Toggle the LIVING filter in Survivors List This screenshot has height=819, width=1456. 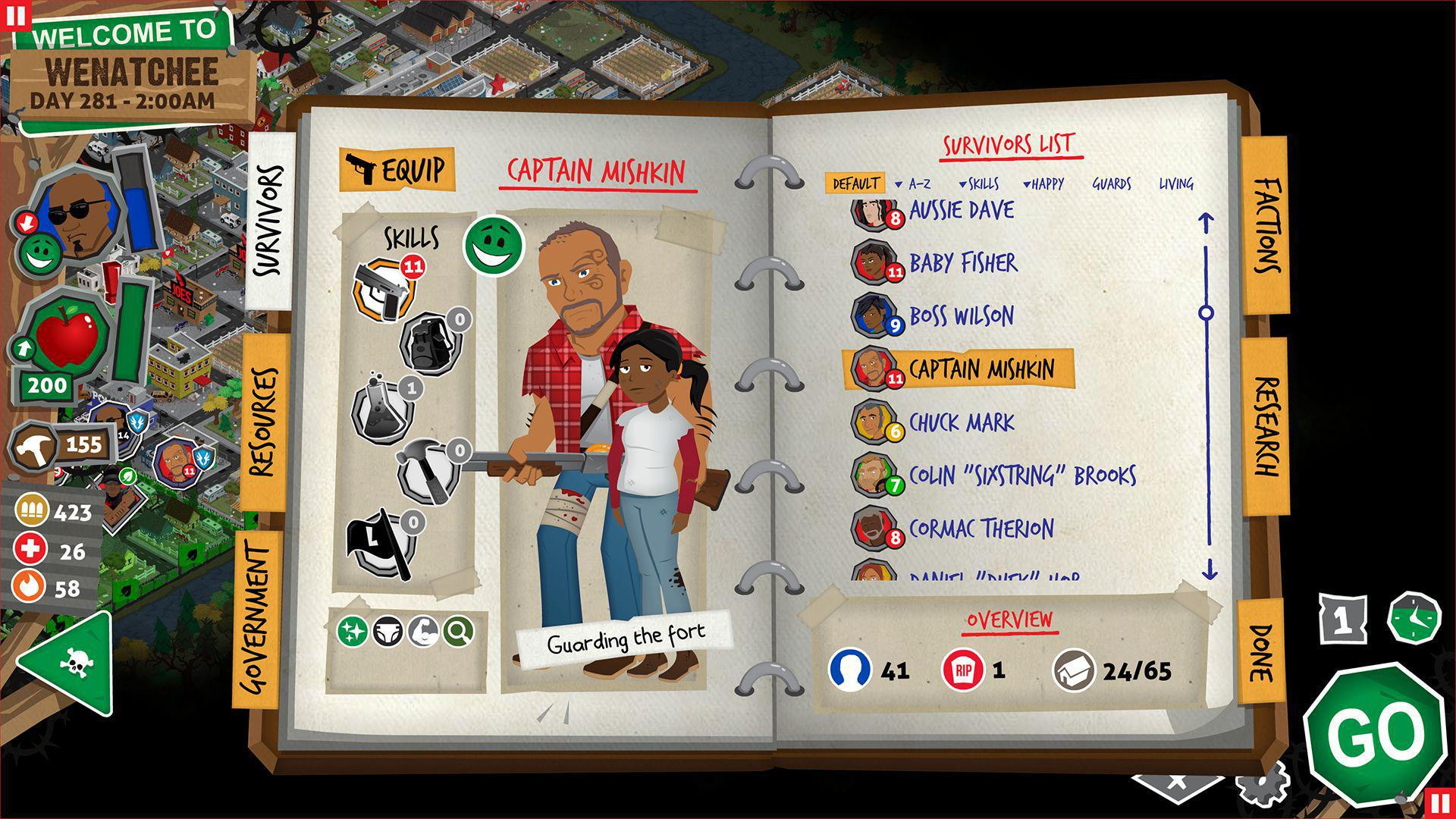[x=1176, y=184]
